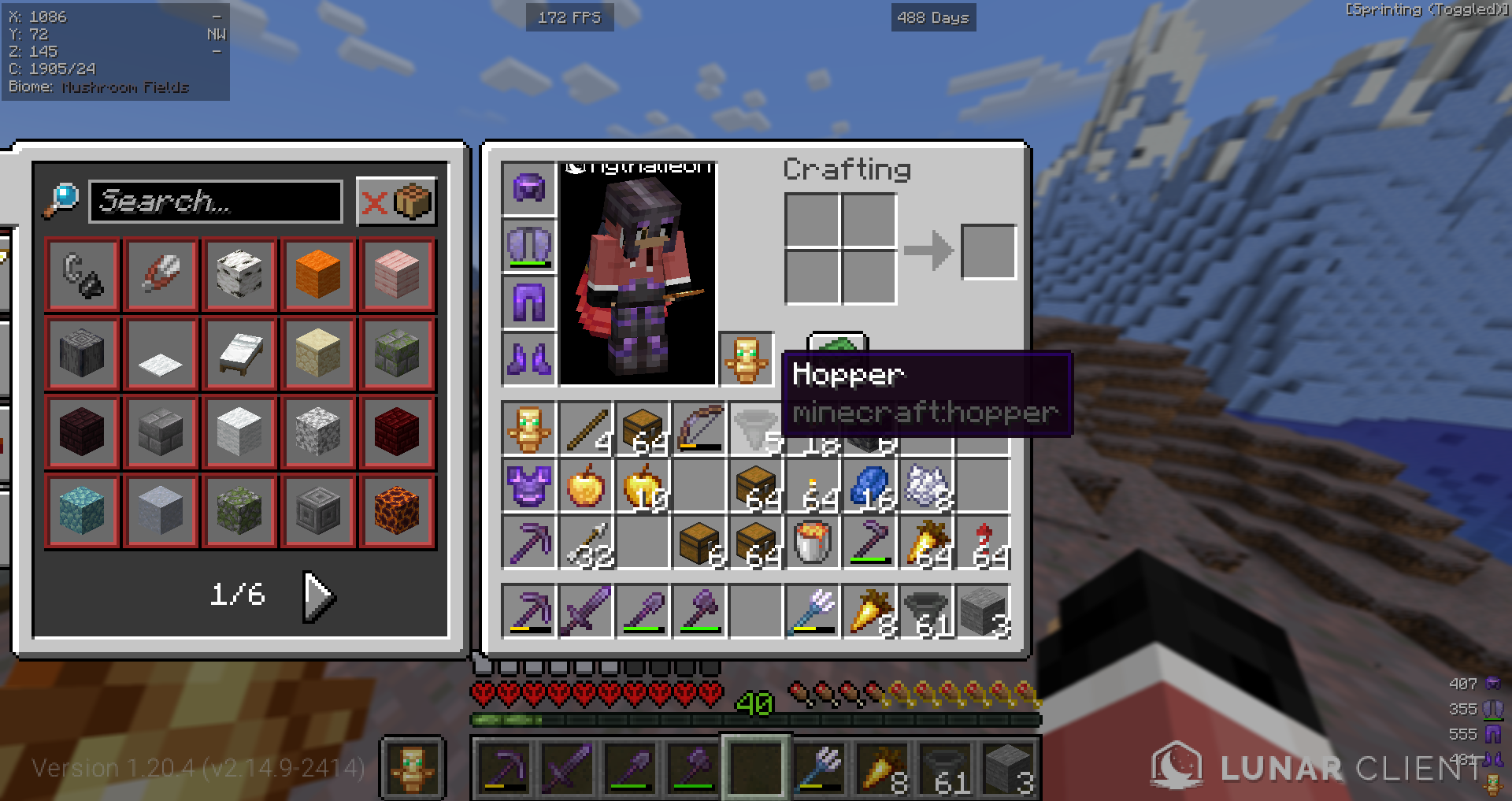Click inside the Search text field

[217, 202]
